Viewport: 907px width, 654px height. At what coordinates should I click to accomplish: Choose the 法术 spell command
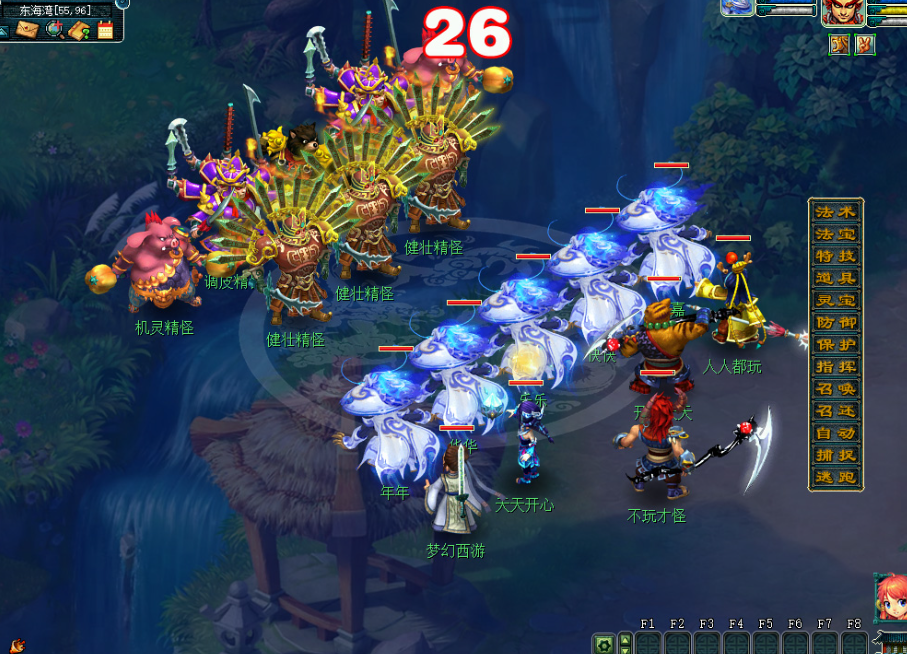[x=835, y=212]
